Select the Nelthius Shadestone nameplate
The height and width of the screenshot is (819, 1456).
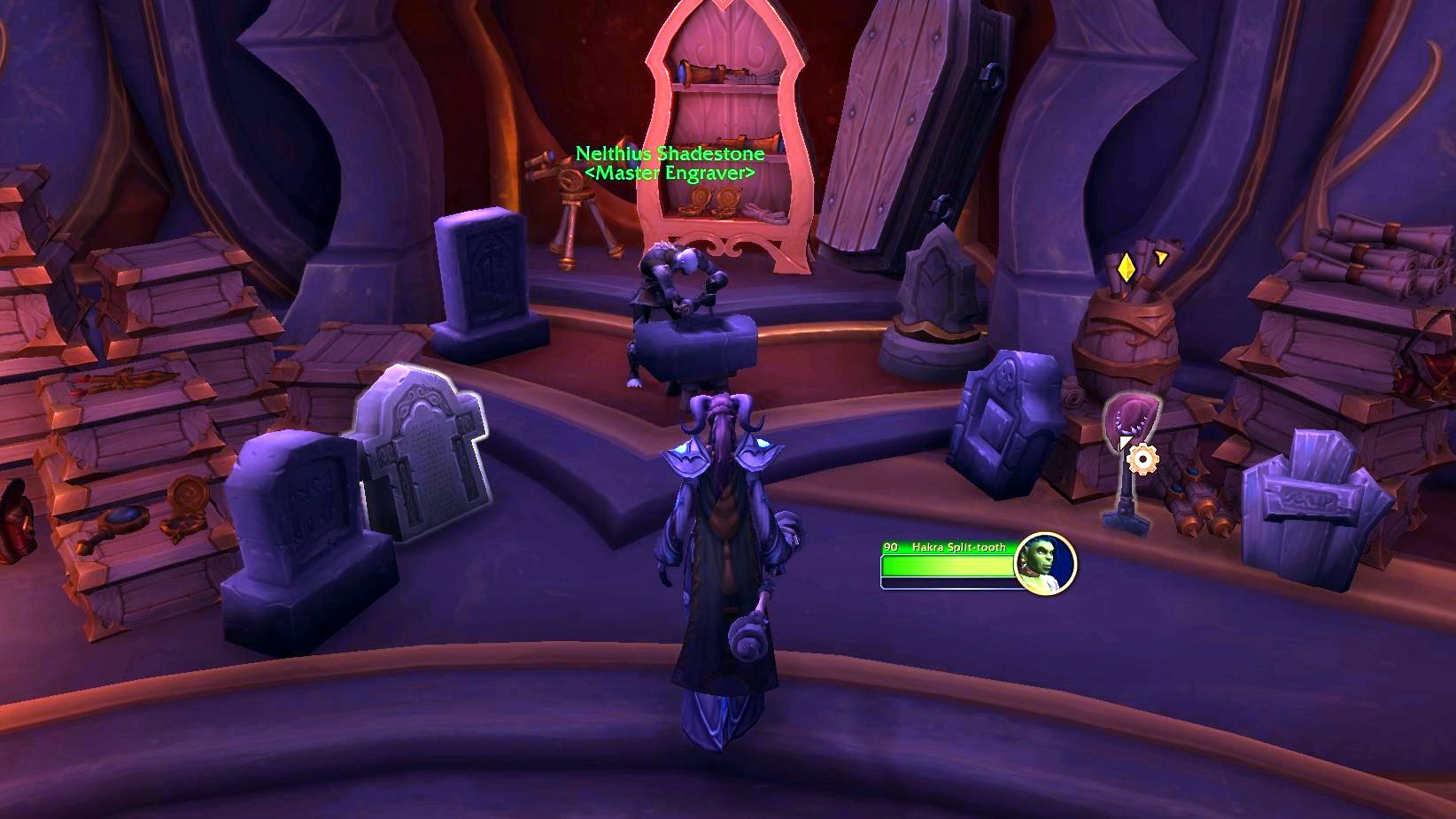[670, 155]
